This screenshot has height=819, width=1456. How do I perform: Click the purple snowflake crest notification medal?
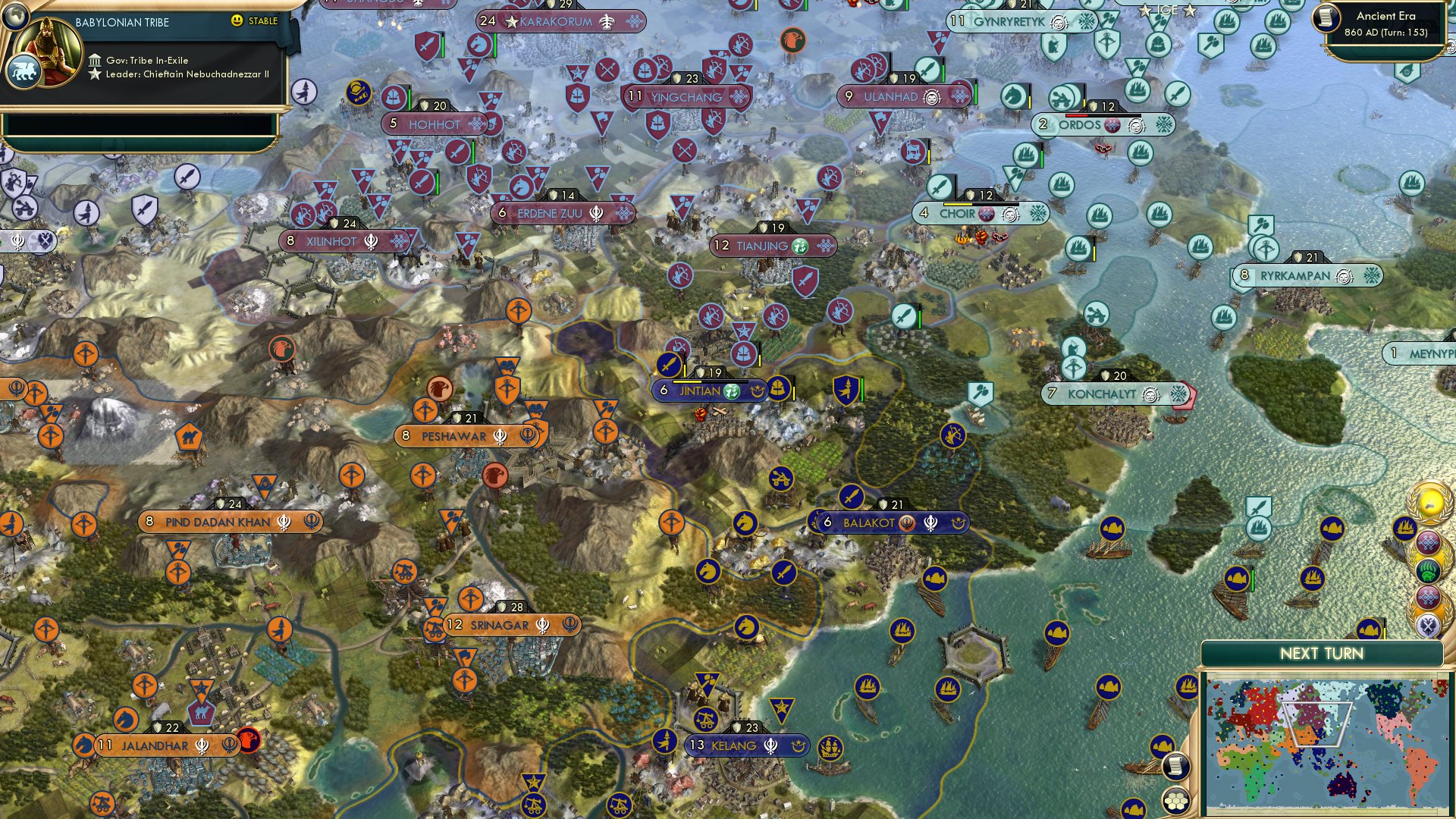(x=1429, y=541)
